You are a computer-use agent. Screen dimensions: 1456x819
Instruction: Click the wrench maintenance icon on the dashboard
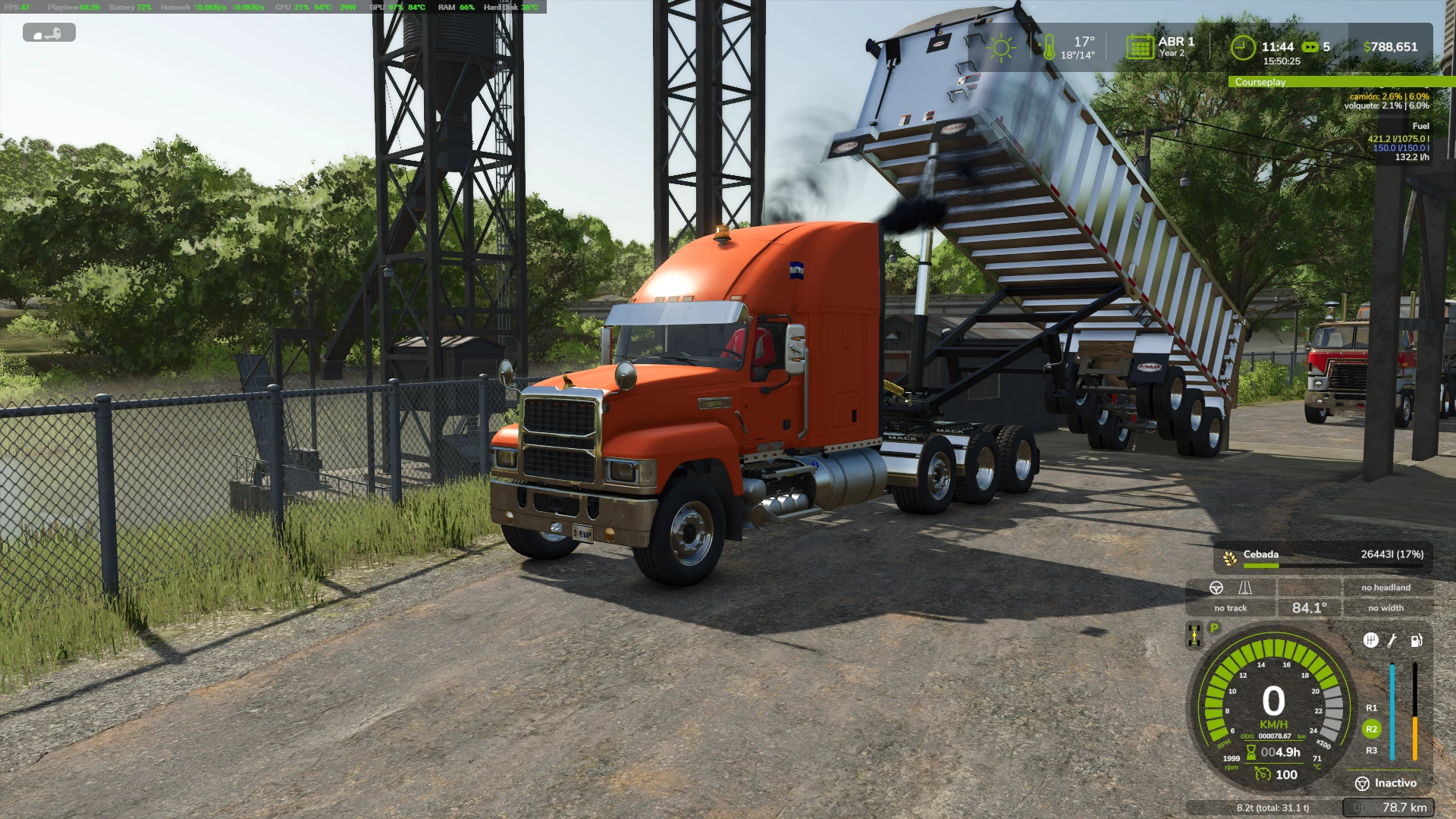click(x=1392, y=641)
